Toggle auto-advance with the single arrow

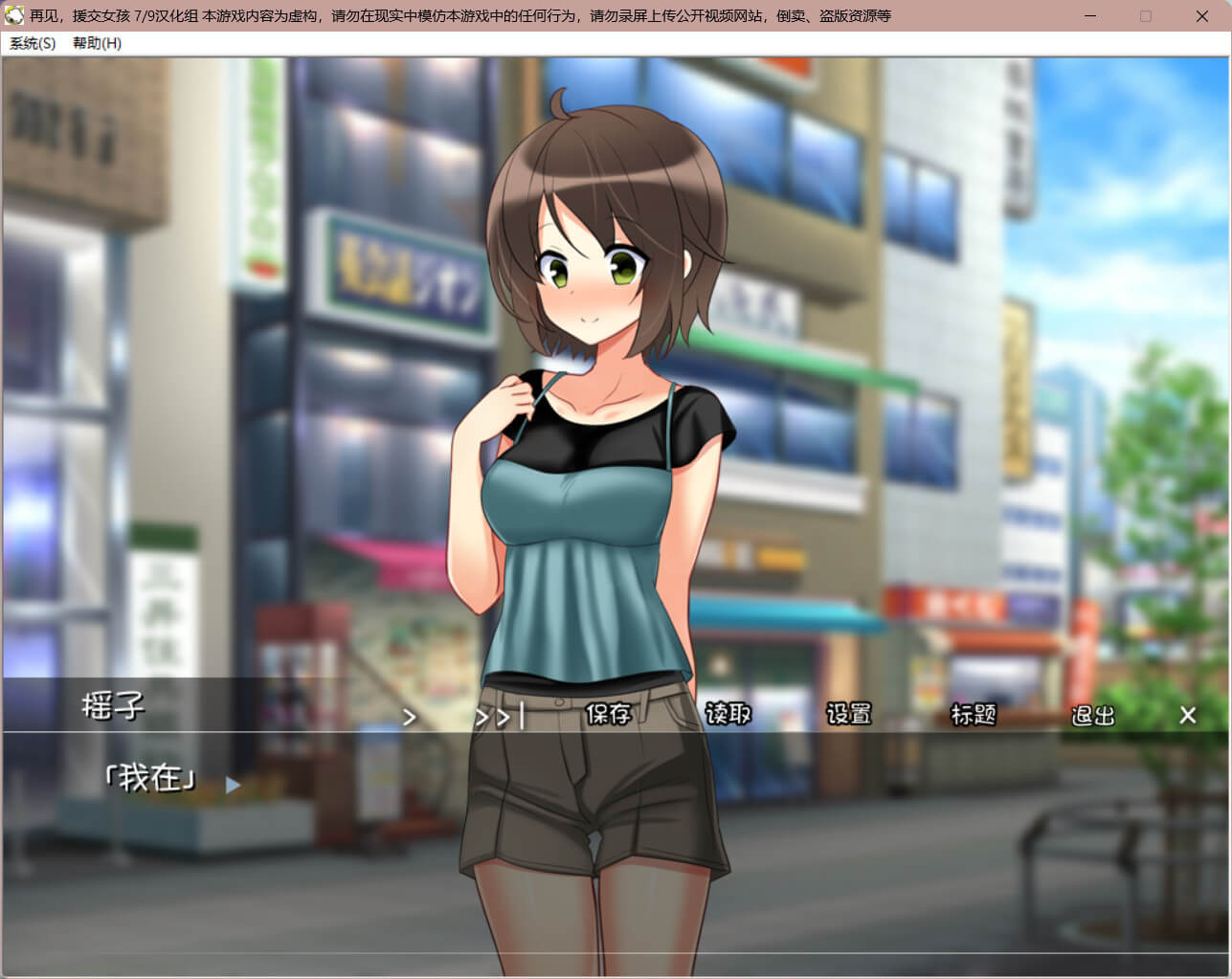410,717
